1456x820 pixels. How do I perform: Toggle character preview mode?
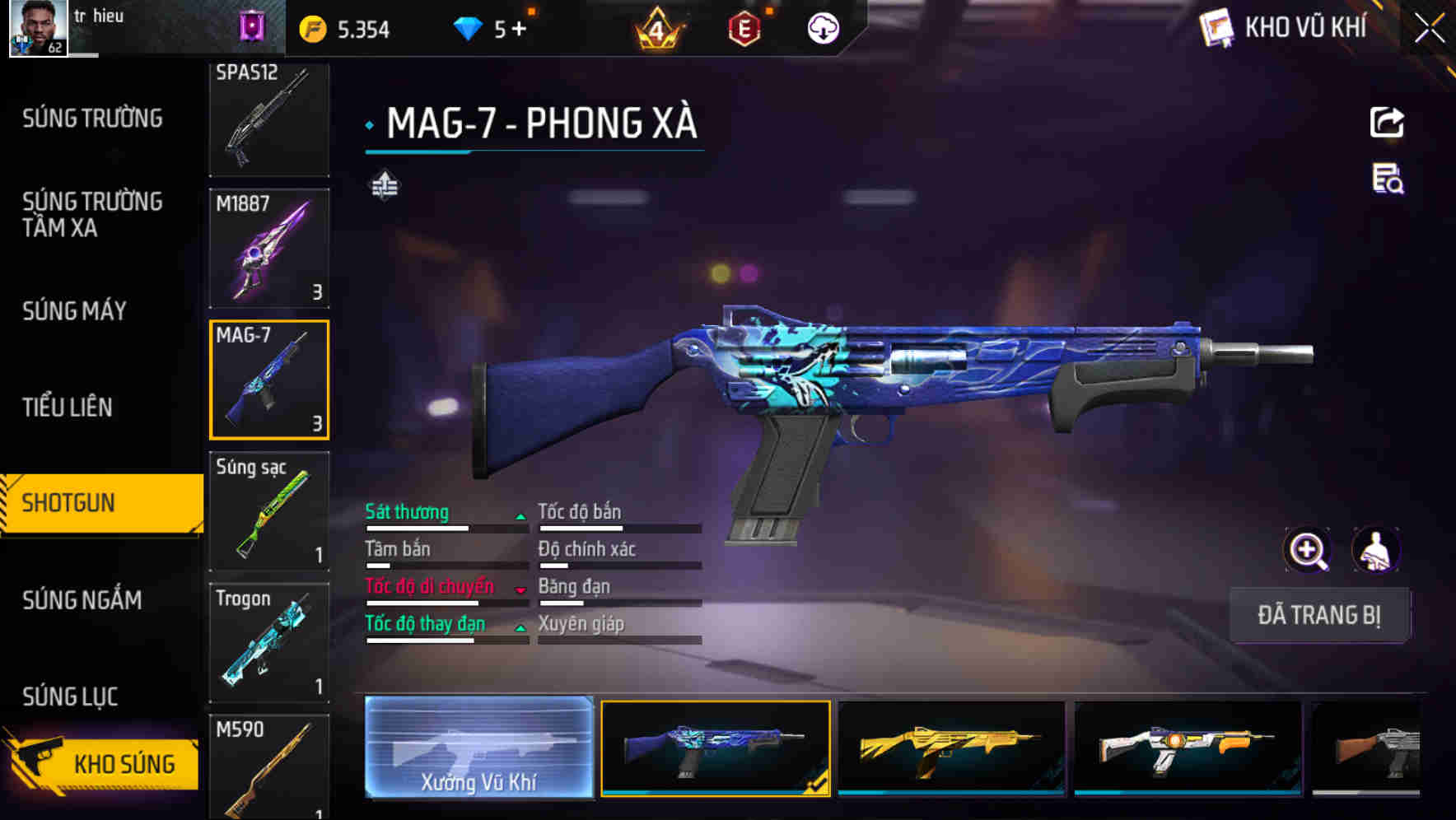[1377, 549]
